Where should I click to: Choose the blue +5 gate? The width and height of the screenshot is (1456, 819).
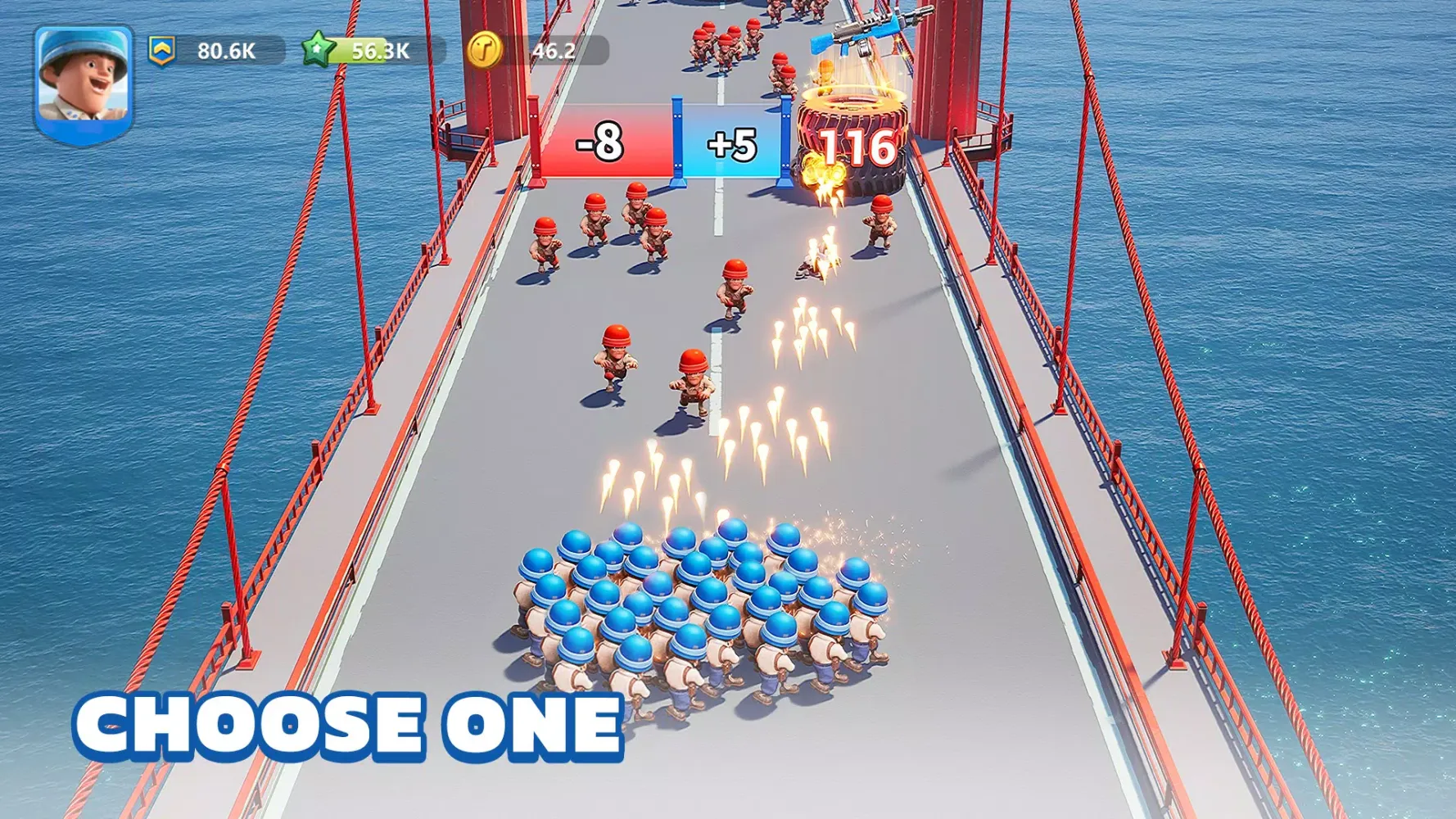point(731,144)
